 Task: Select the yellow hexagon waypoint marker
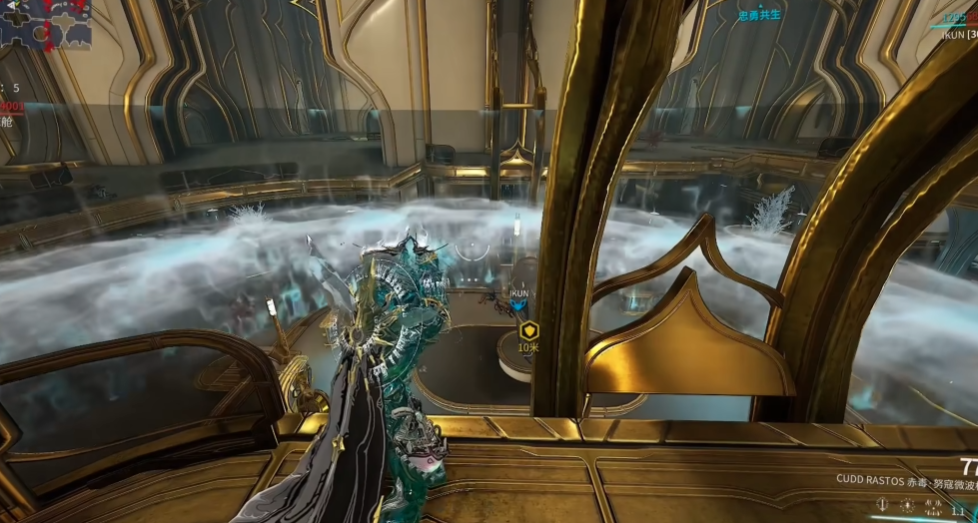(527, 330)
